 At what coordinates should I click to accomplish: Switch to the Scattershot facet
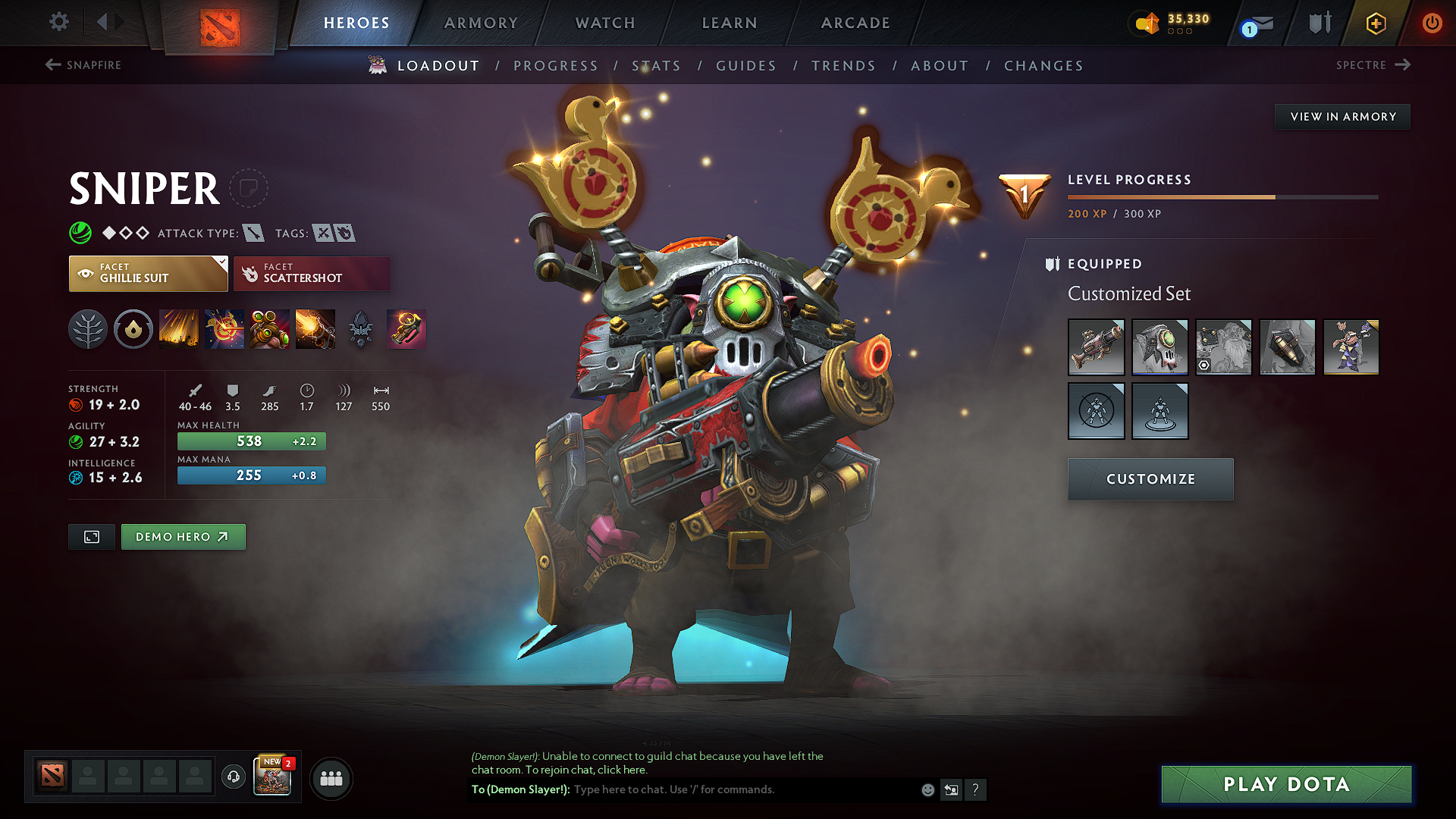click(x=312, y=273)
